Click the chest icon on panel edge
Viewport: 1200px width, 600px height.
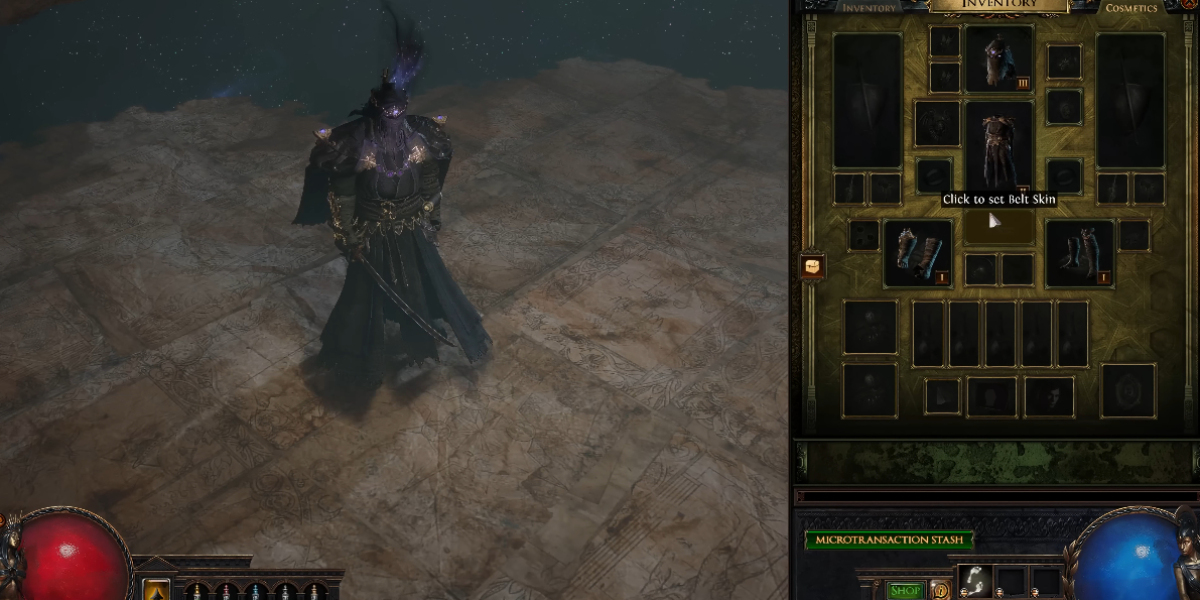(812, 267)
